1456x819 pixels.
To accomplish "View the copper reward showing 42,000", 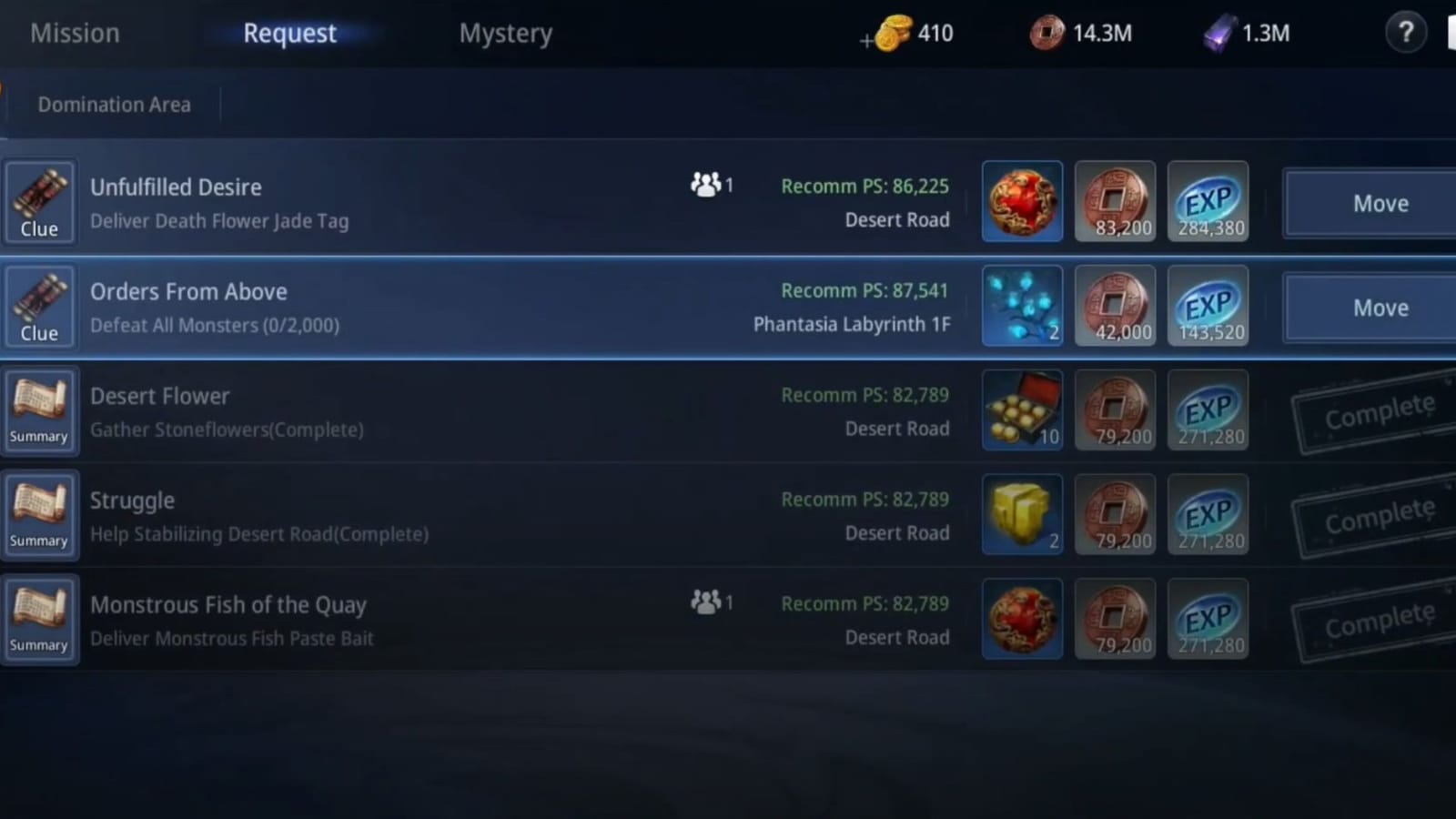I will tap(1116, 306).
